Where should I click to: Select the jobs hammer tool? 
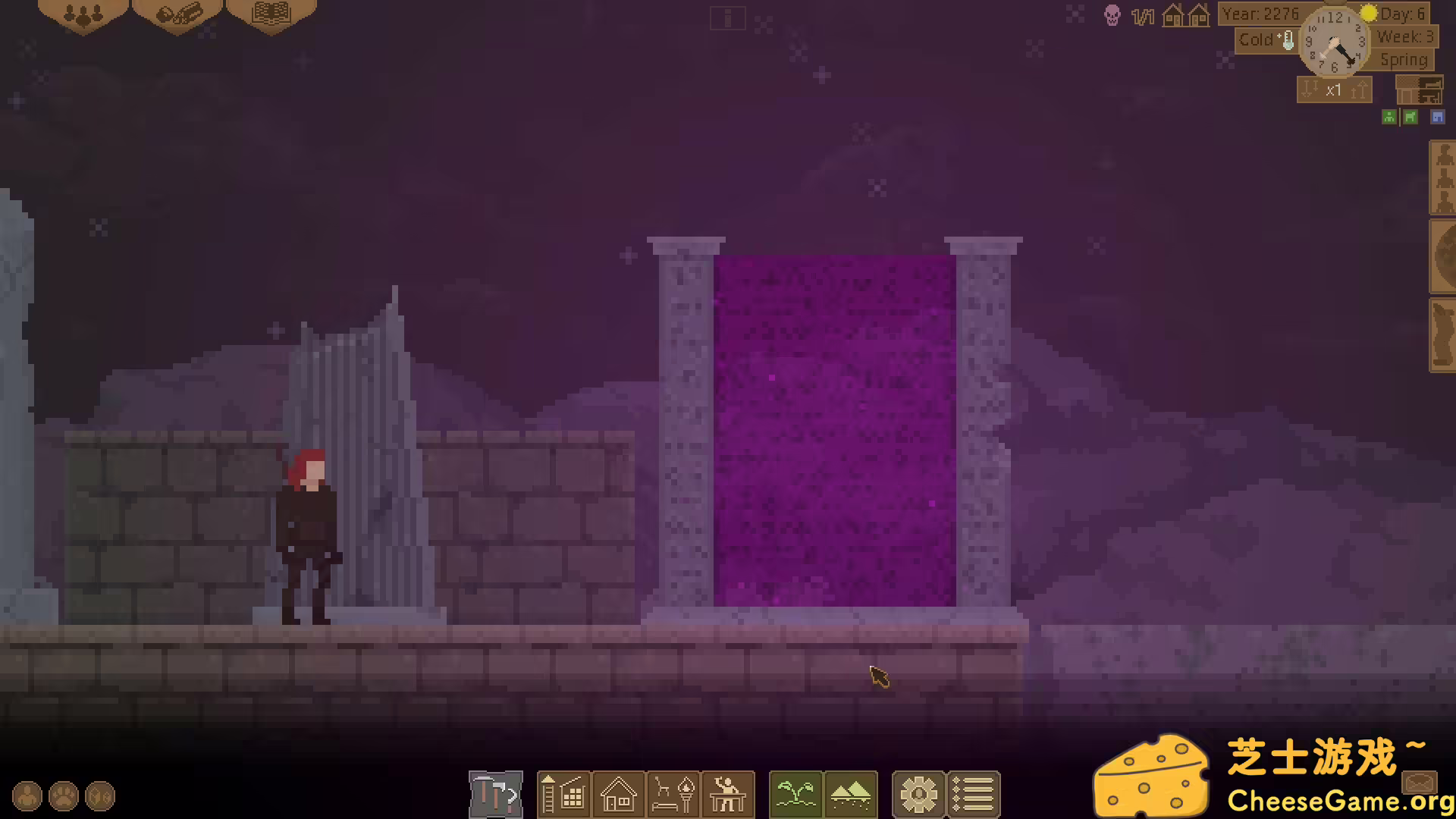pos(494,795)
